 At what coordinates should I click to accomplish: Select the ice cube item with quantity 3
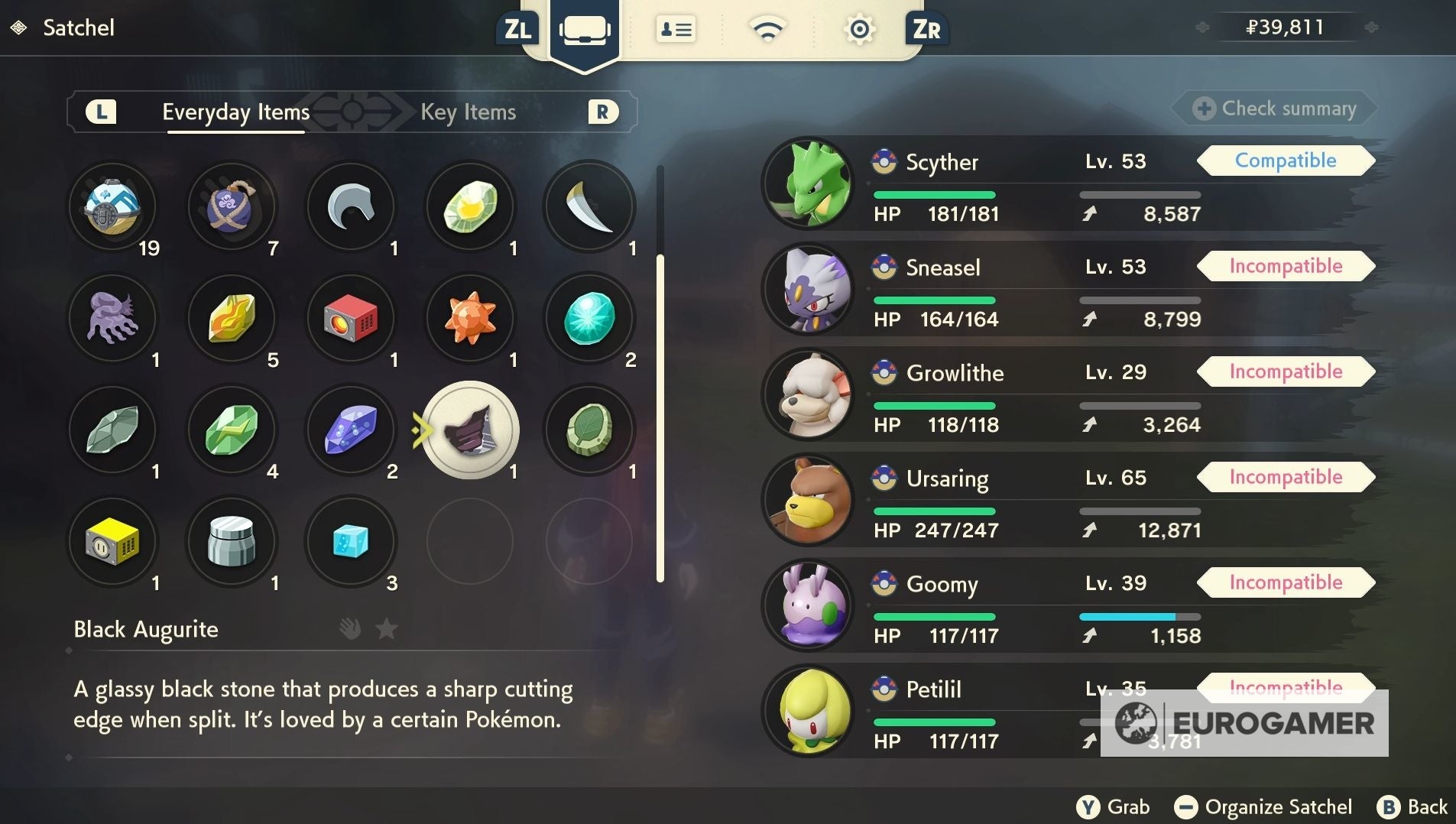click(x=351, y=541)
